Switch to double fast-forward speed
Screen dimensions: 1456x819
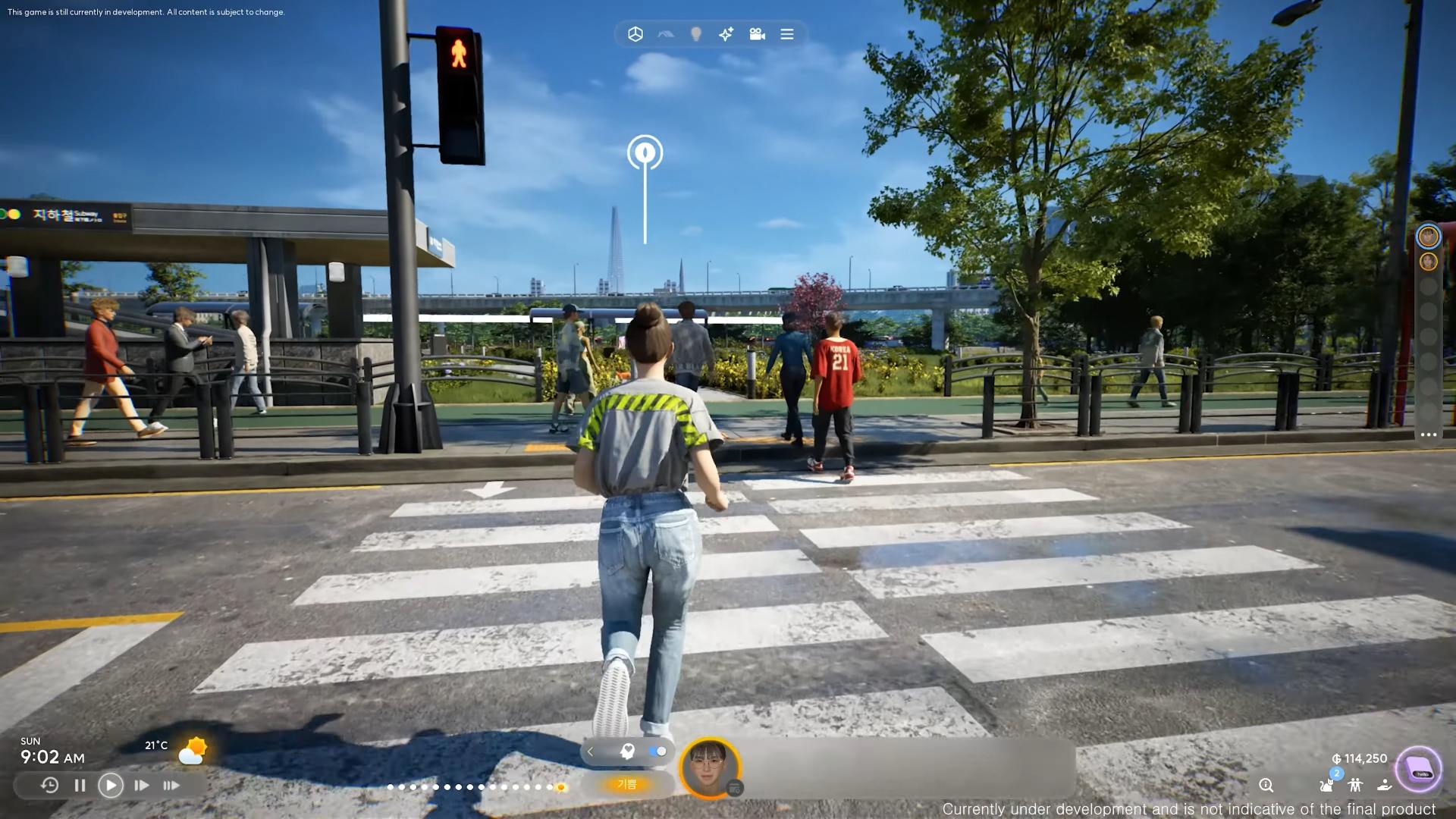click(x=141, y=786)
